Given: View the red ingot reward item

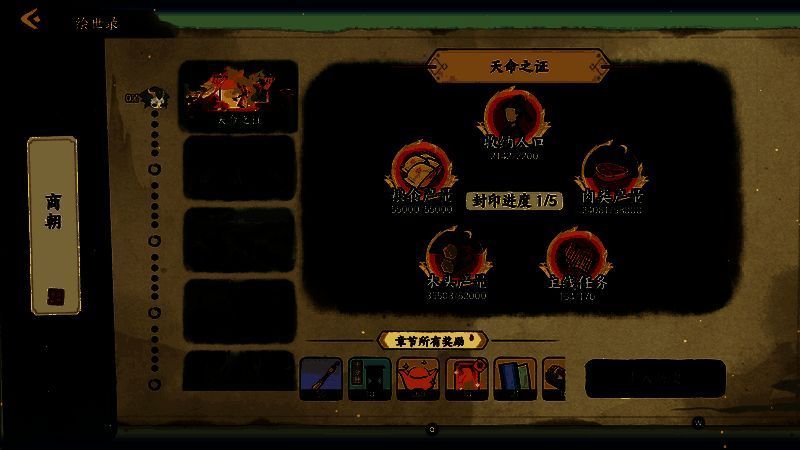Looking at the screenshot, I should (x=417, y=379).
